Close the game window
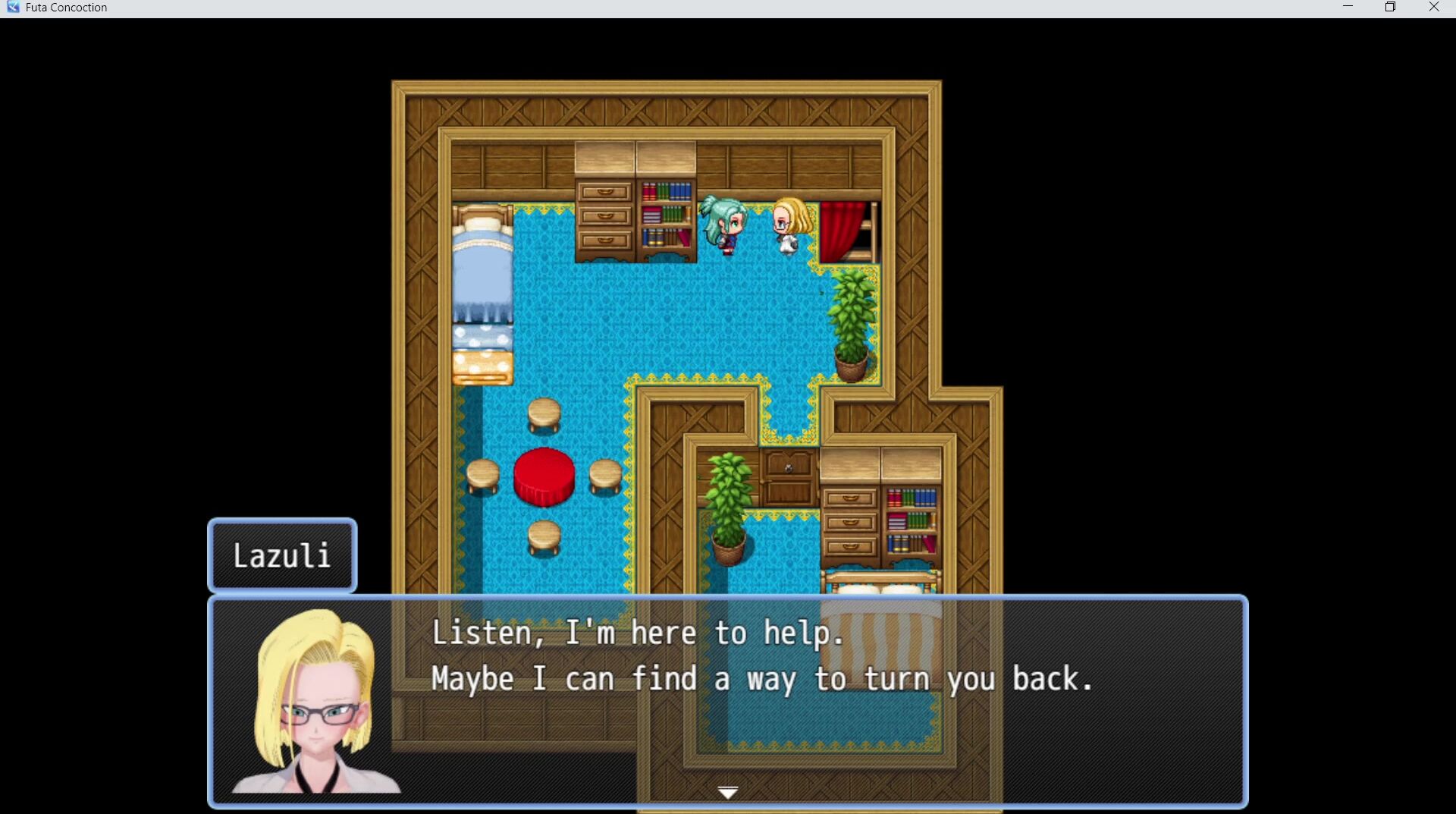Image resolution: width=1456 pixels, height=814 pixels. coord(1433,8)
